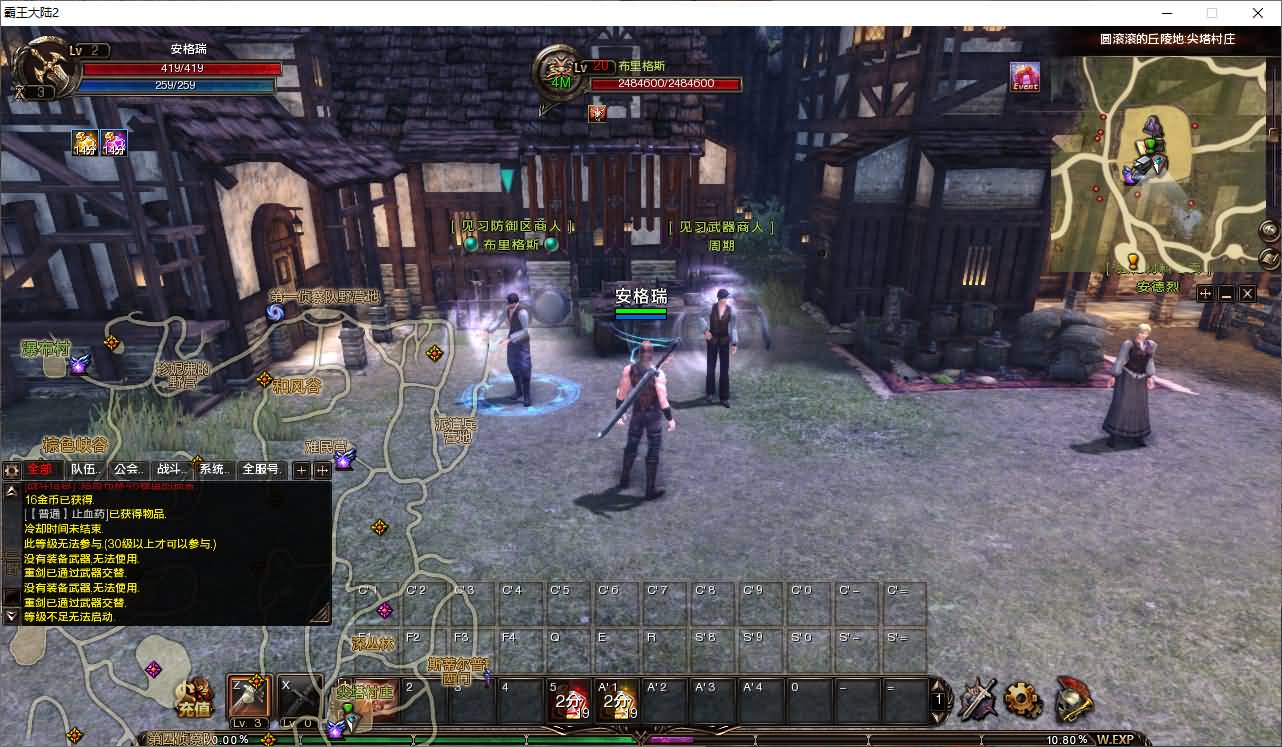Open chat options with the gear icon
This screenshot has height=747, width=1282.
pyautogui.click(x=12, y=470)
